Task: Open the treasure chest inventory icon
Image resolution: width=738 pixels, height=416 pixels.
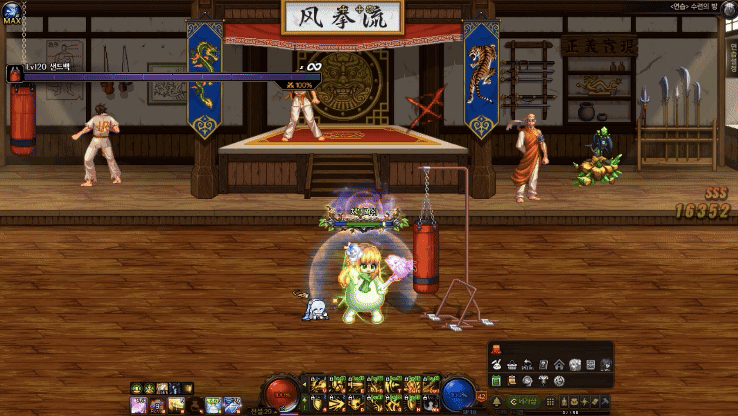Action: pos(574,402)
